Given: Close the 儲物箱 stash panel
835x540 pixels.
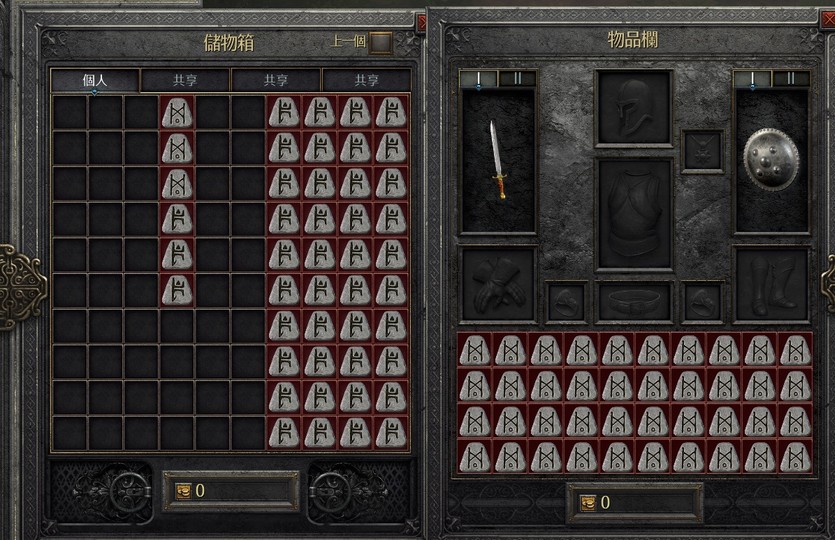Looking at the screenshot, I should 421,21.
